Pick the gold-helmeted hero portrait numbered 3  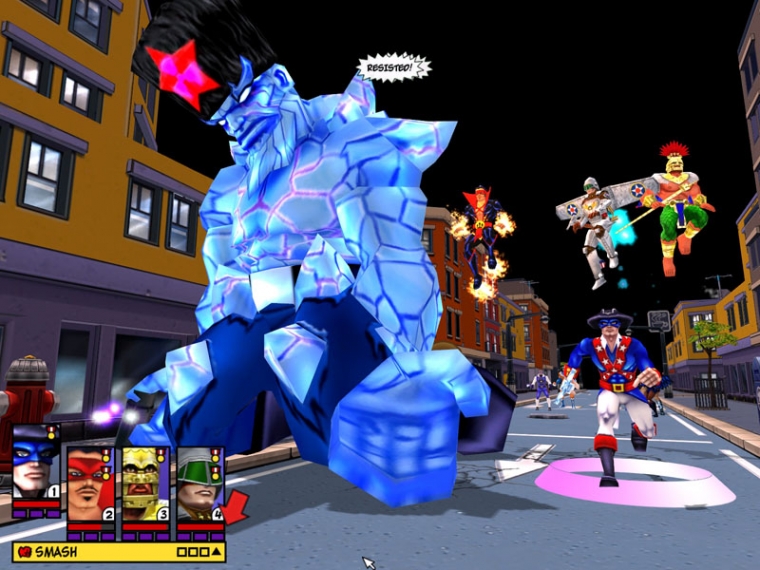[145, 482]
